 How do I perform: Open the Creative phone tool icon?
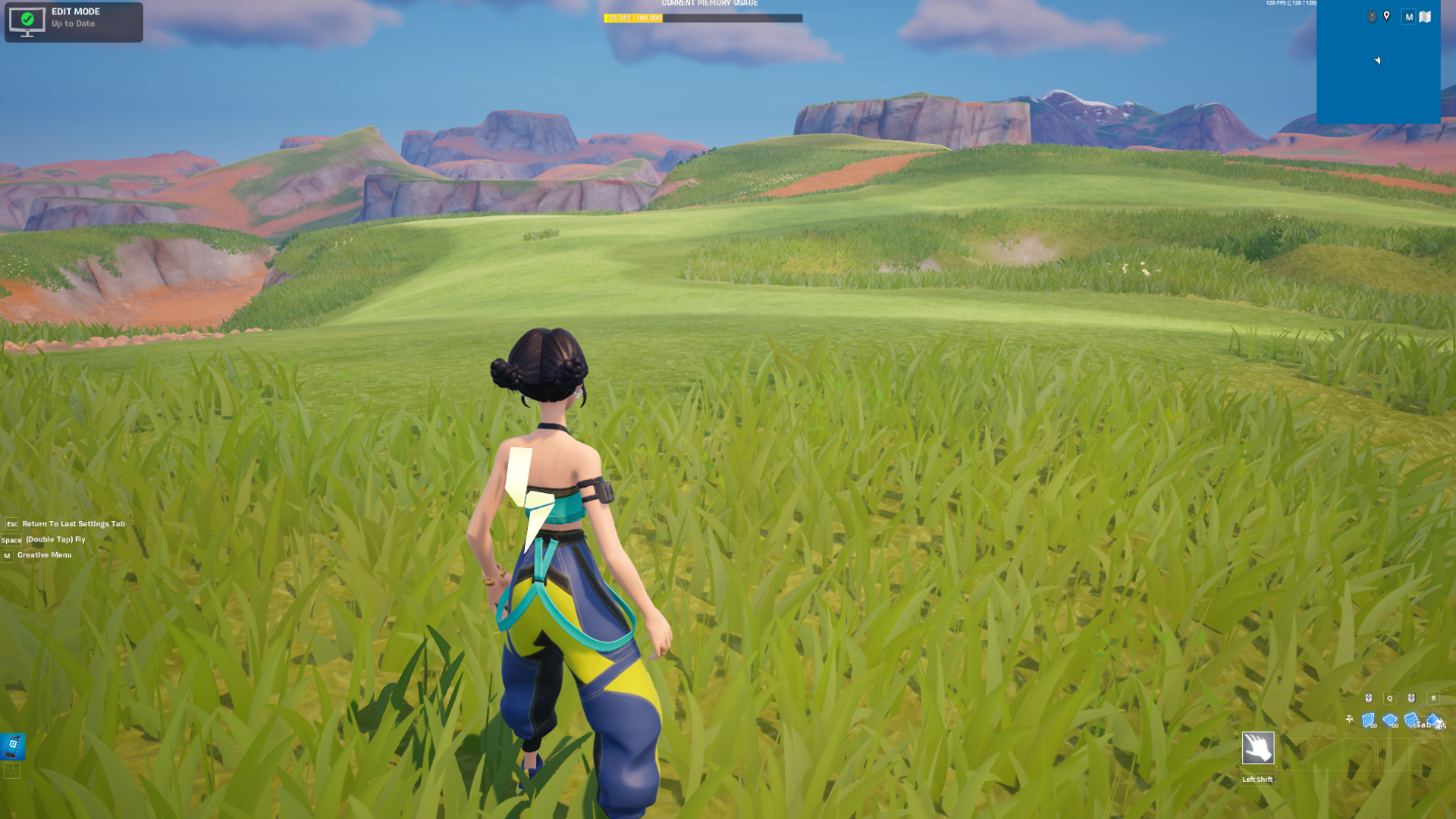[13, 745]
